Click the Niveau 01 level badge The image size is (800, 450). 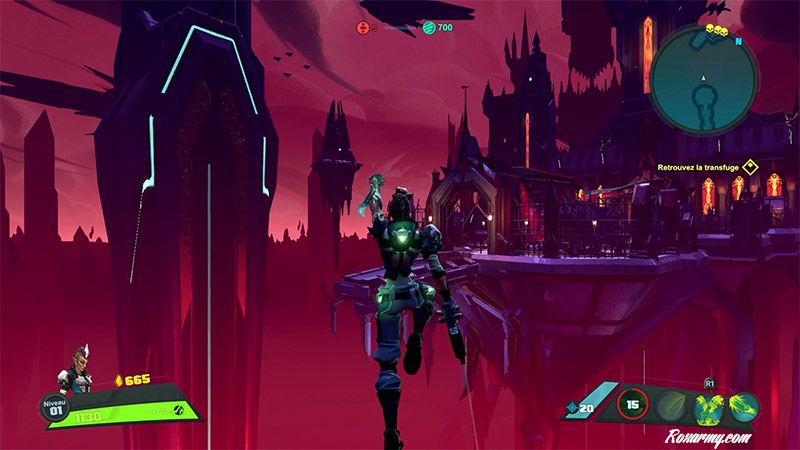pos(53,407)
